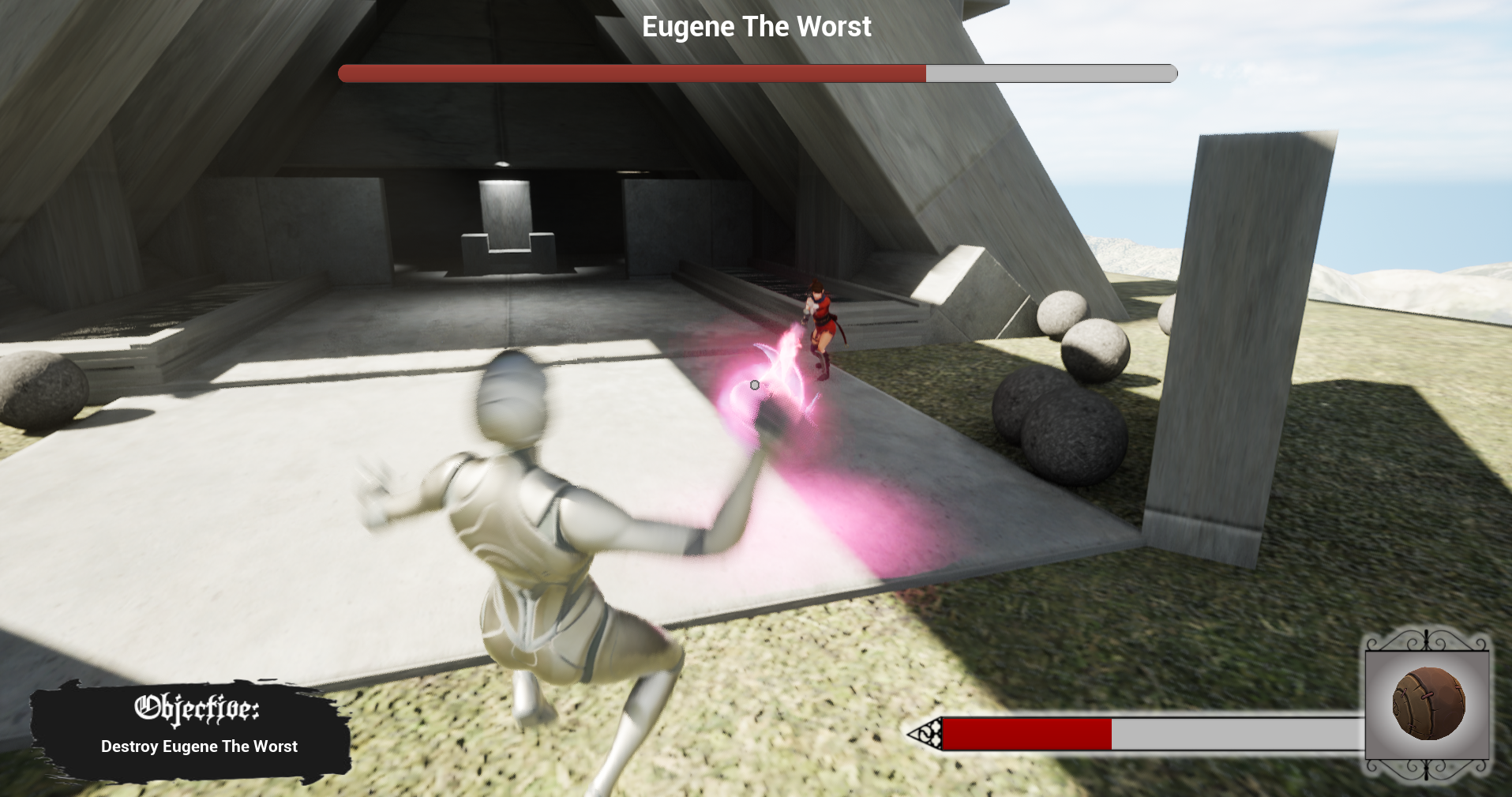Select the leather ball item slot
The image size is (1512, 797).
point(1428,704)
